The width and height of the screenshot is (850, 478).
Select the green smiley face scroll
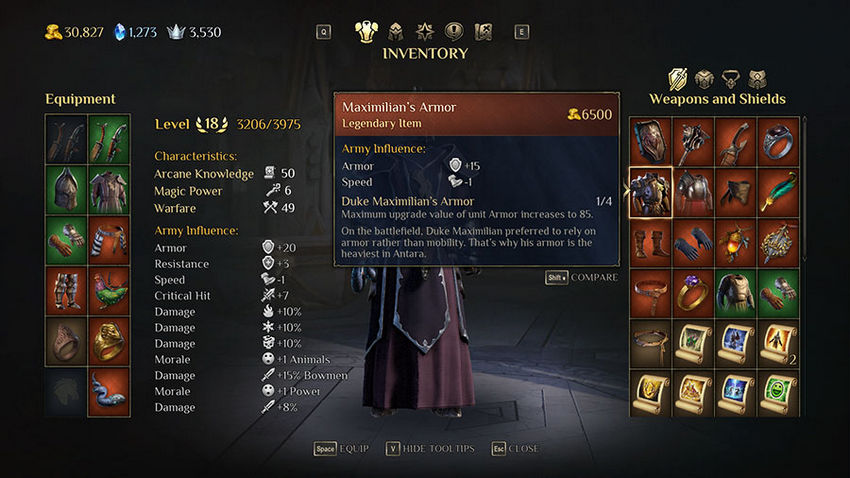(x=778, y=394)
